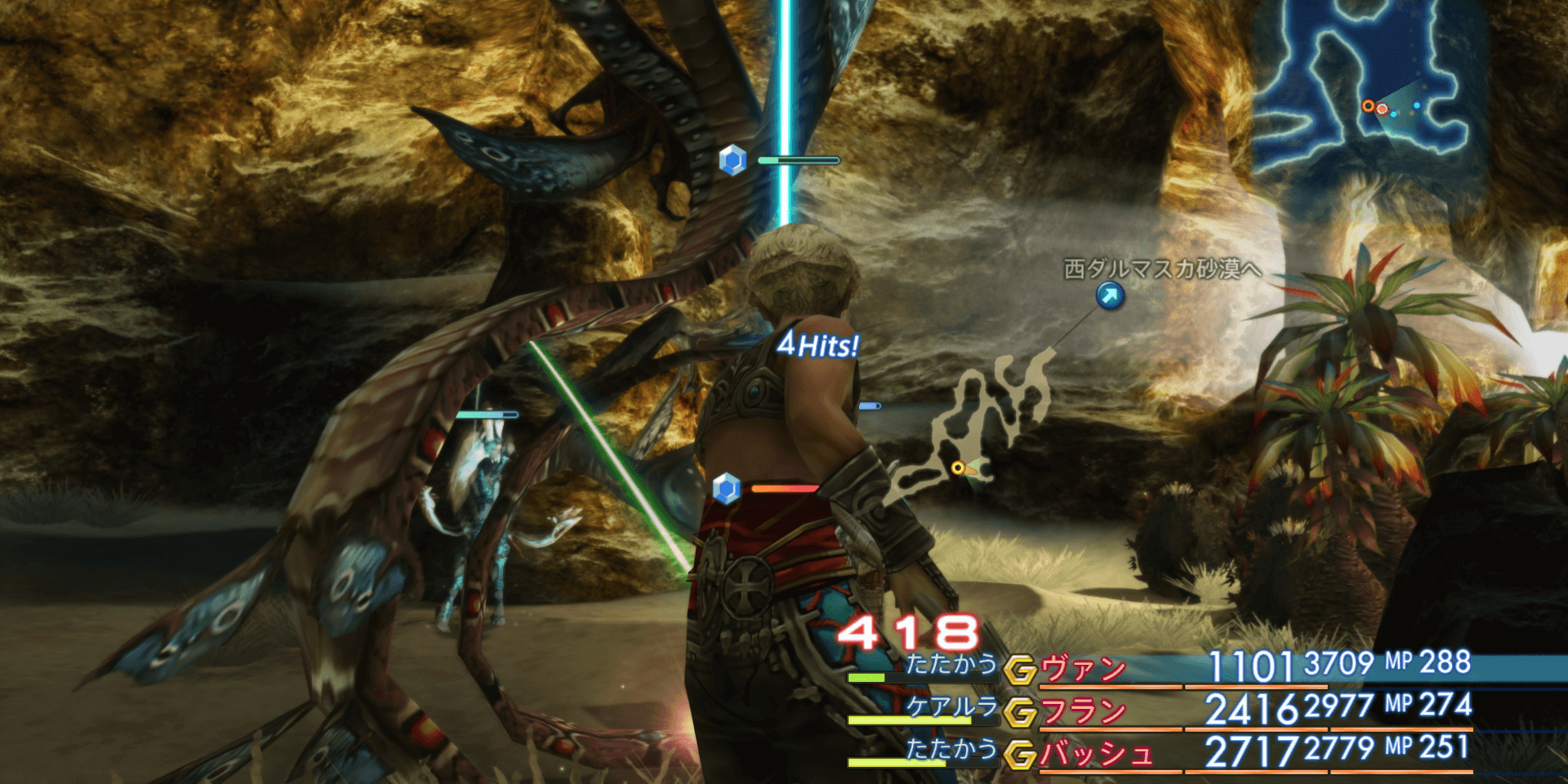Screen dimensions: 1568x784
Task: Select party member バッシュ
Action: point(1096,755)
